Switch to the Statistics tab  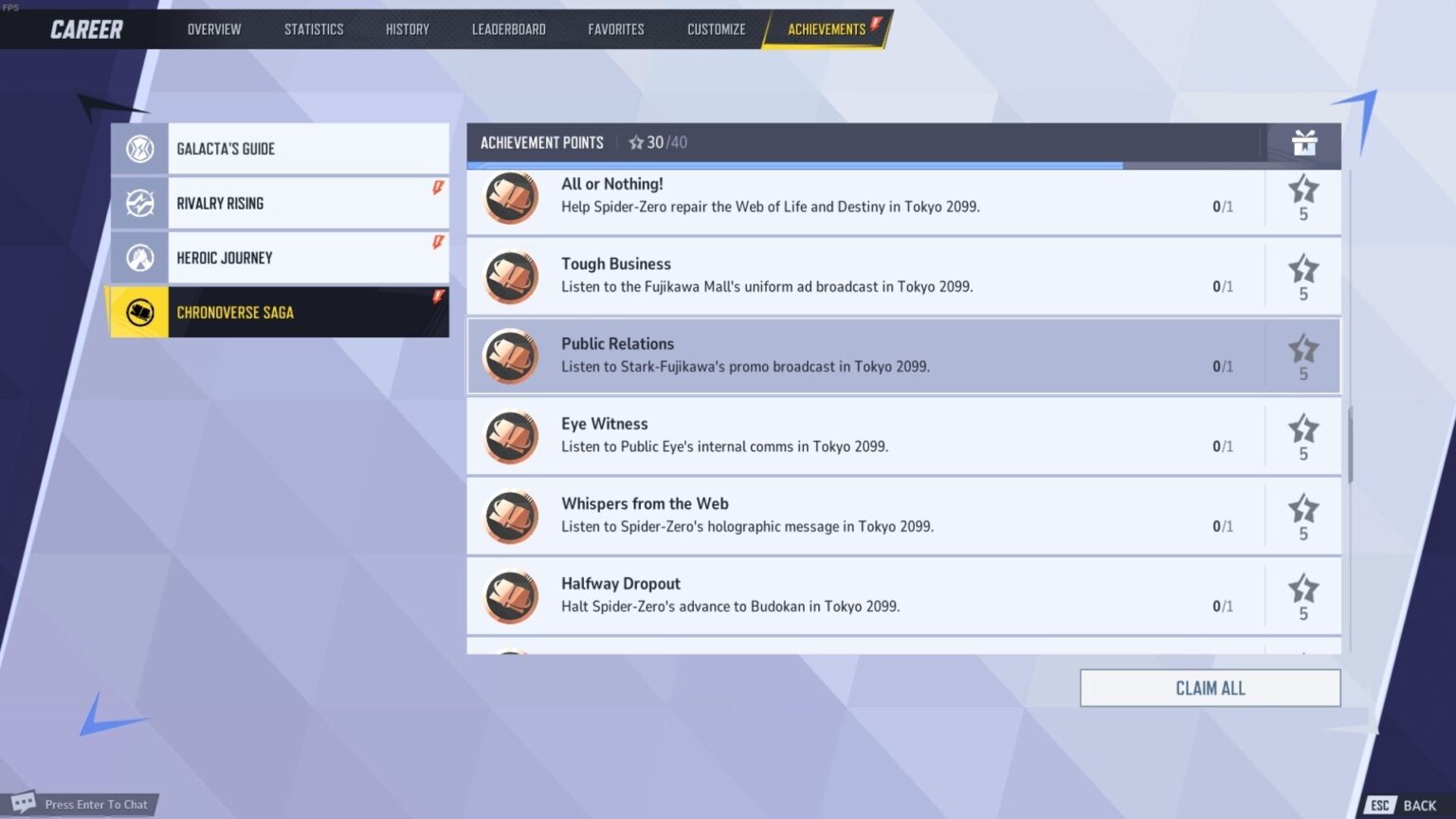point(314,29)
